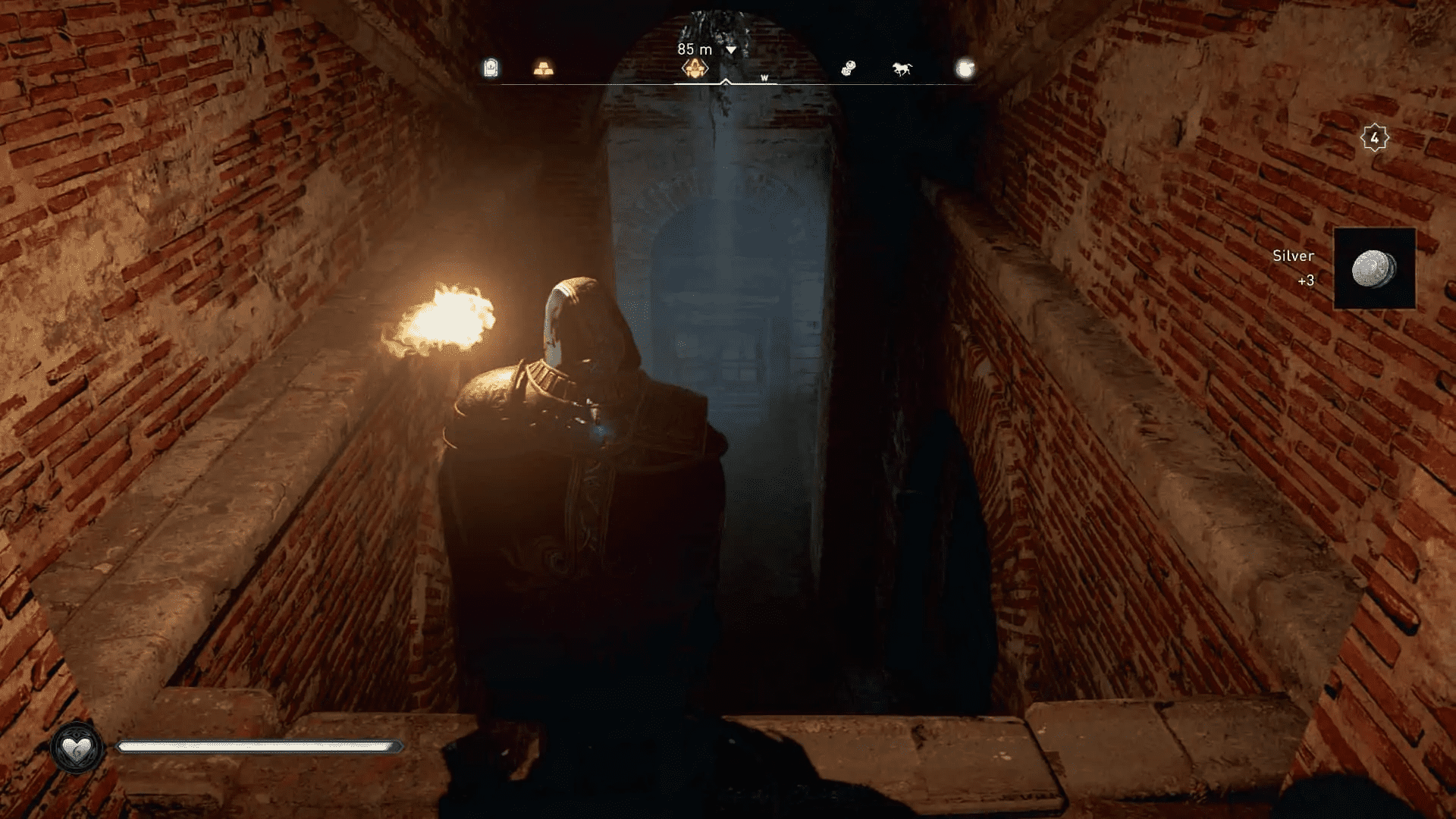Click the compass center notch indicator
The image size is (1456, 819).
coord(726,80)
